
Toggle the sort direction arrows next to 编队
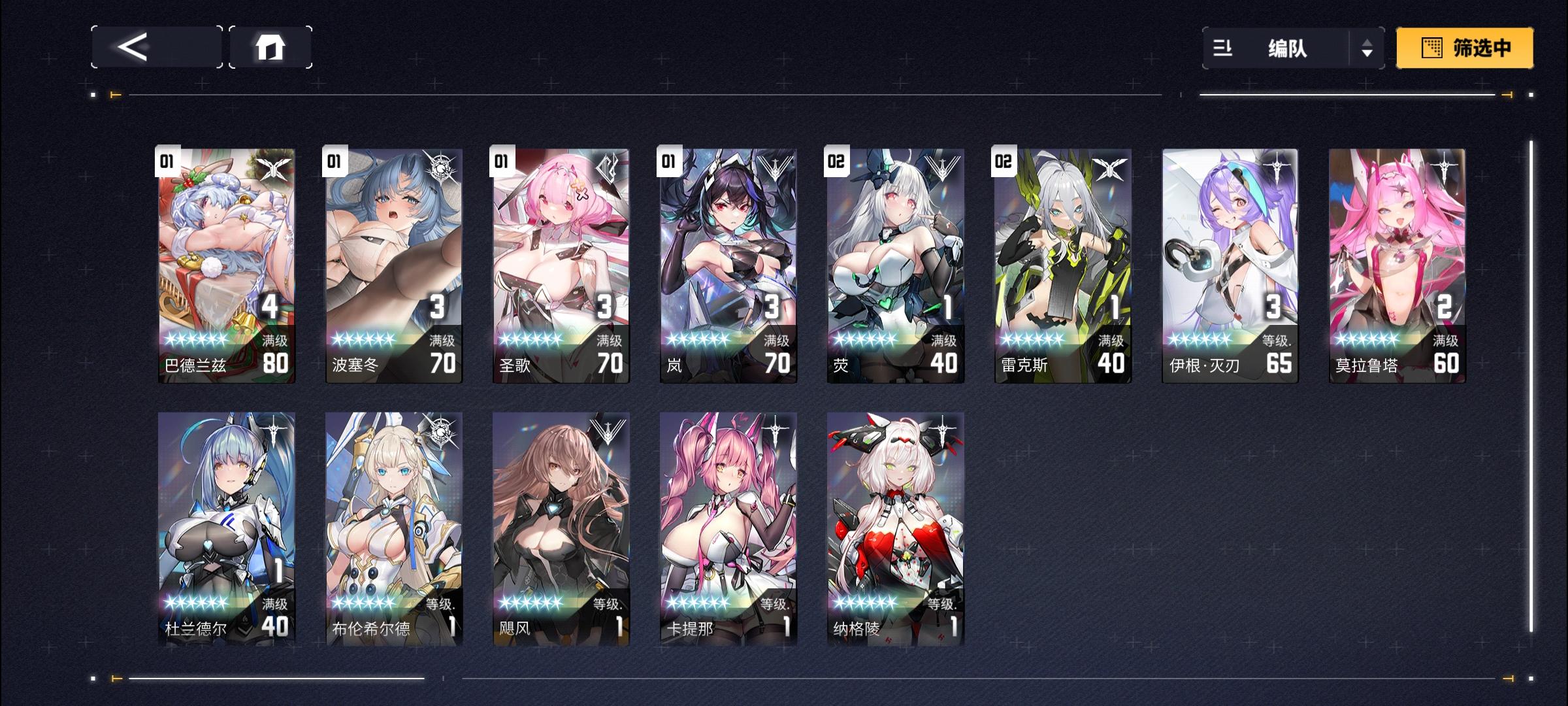[1365, 47]
